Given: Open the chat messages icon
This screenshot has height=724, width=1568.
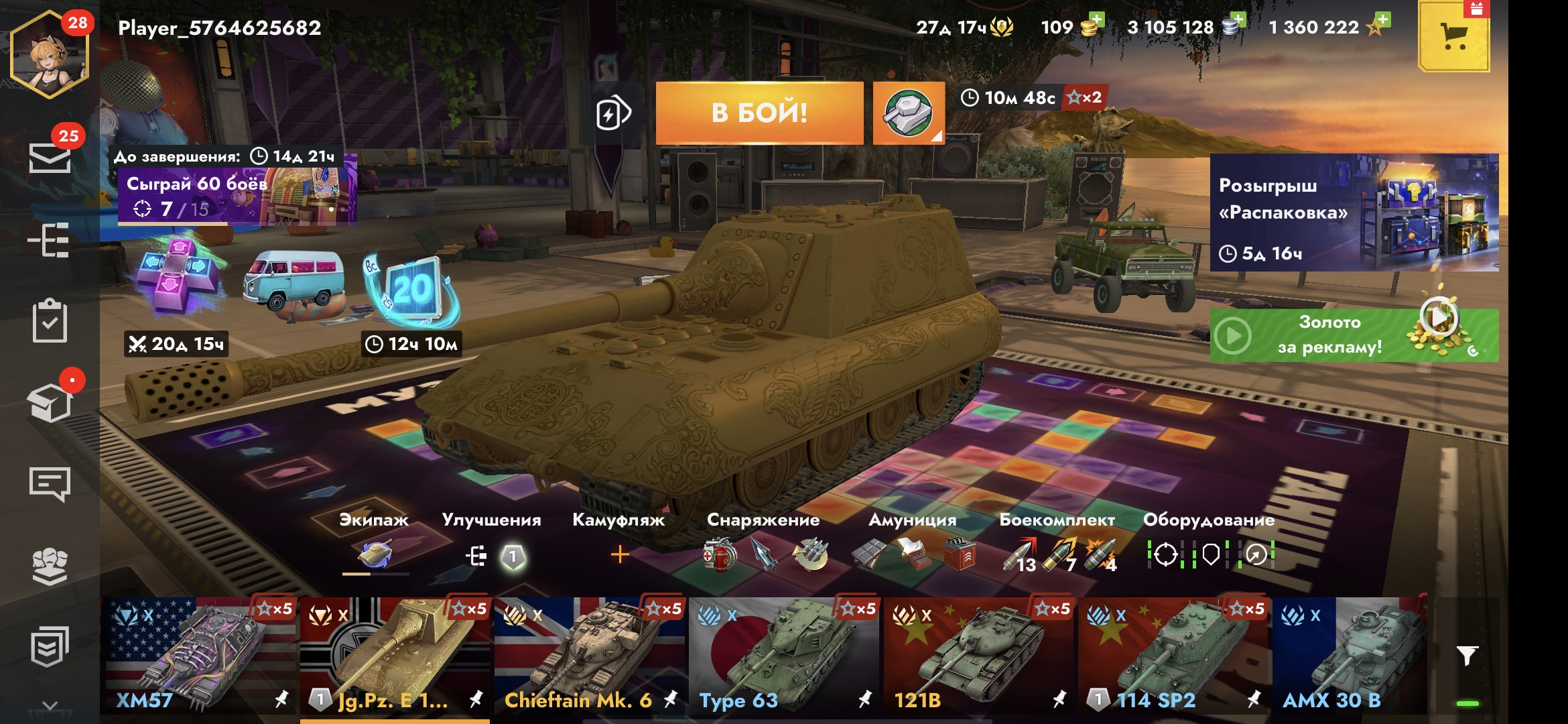Looking at the screenshot, I should click(x=50, y=483).
